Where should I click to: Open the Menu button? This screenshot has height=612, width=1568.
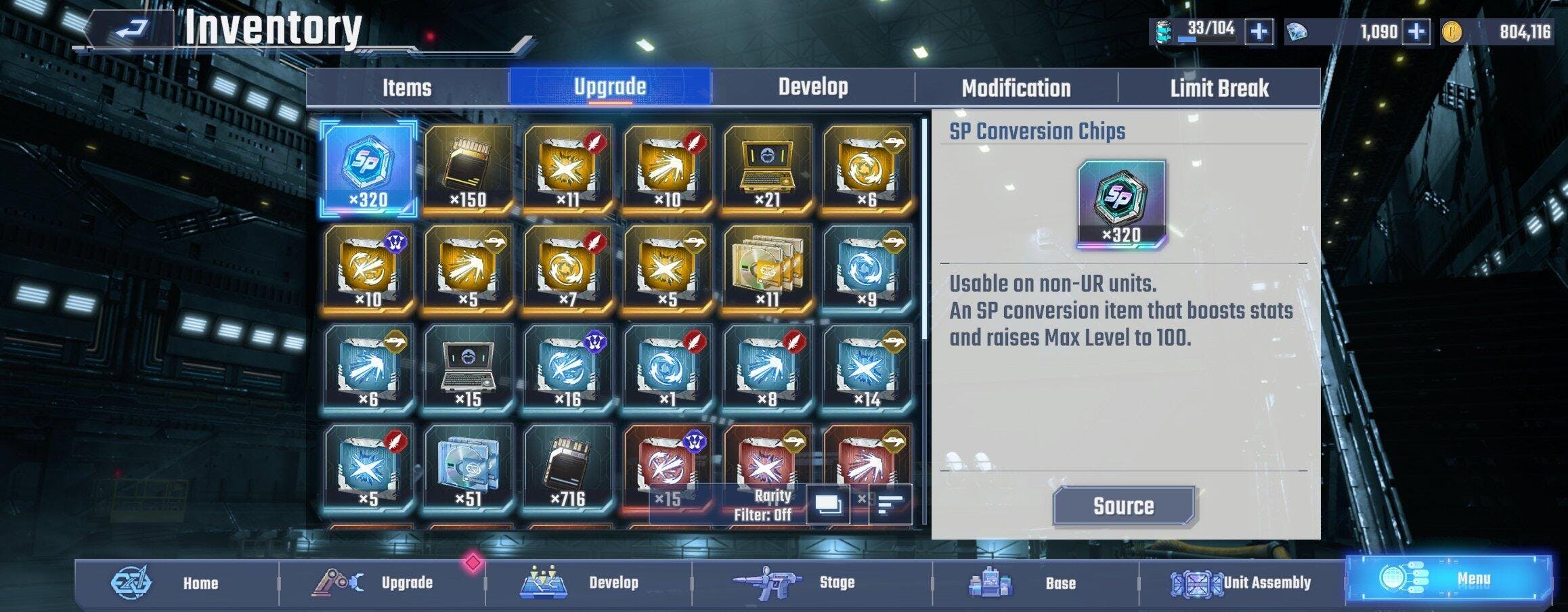click(1447, 580)
